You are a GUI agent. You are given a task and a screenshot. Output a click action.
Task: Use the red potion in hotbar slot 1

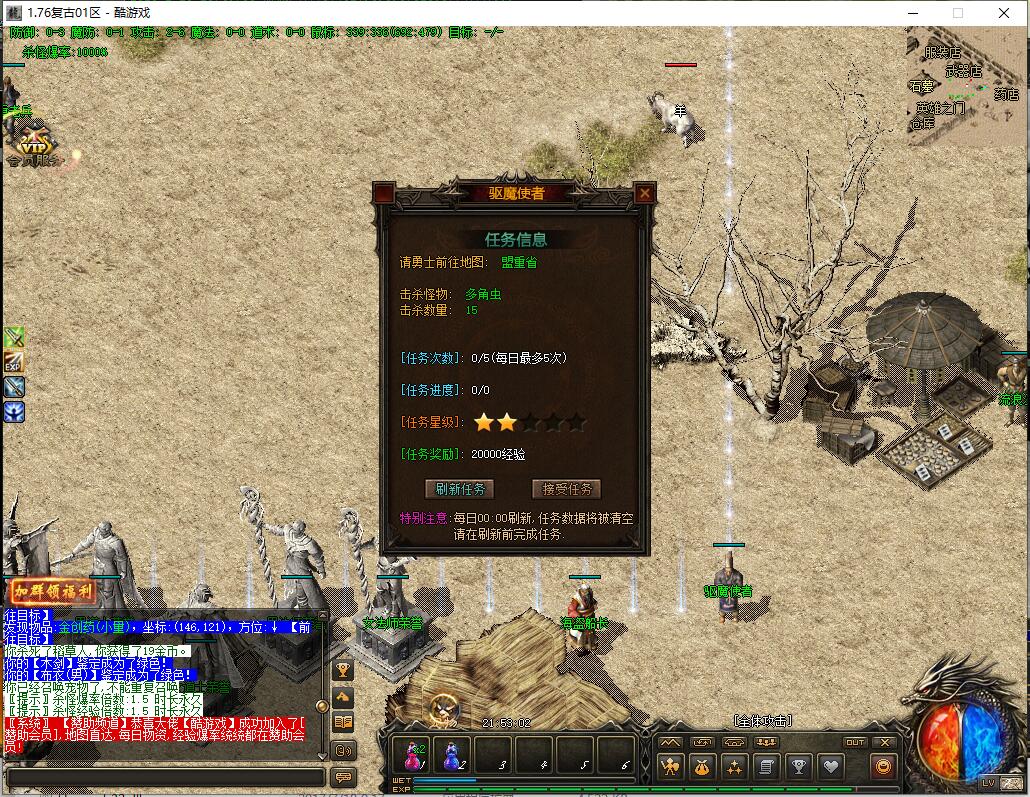(x=412, y=754)
